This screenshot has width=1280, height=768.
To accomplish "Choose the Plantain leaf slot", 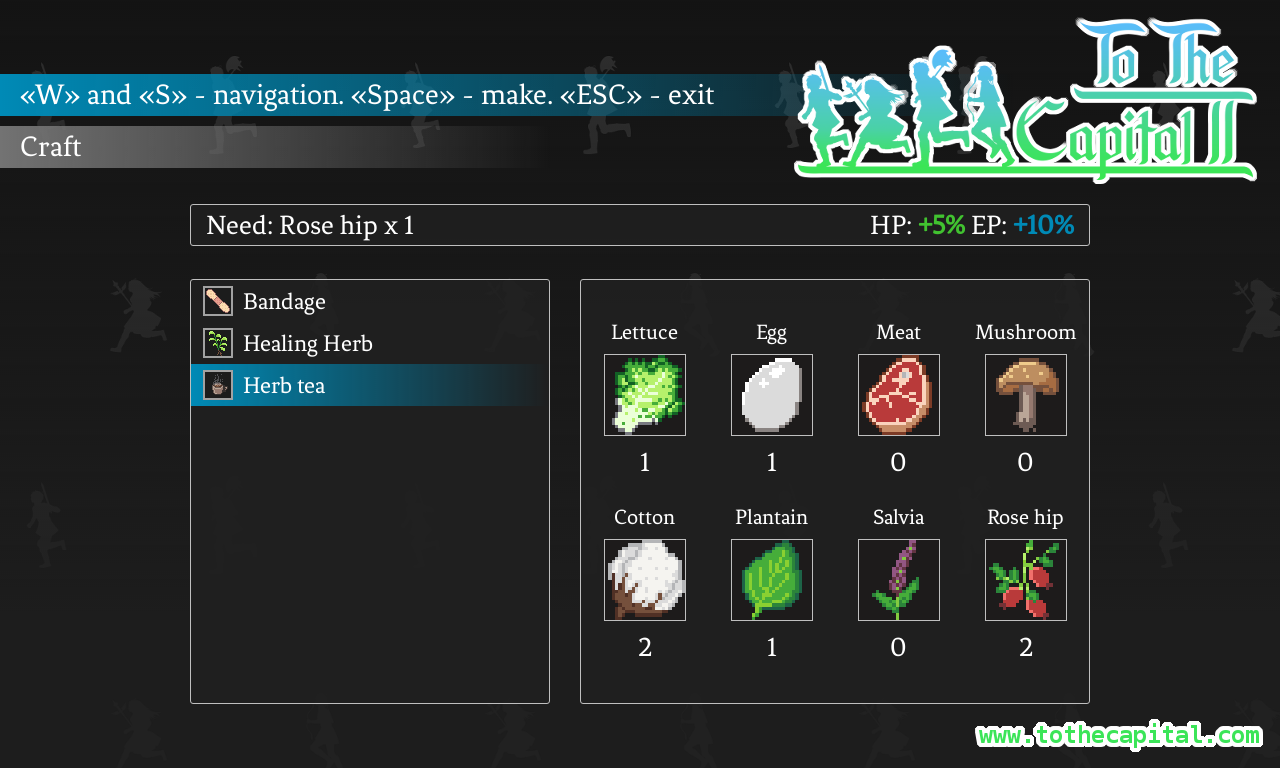I will (772, 580).
